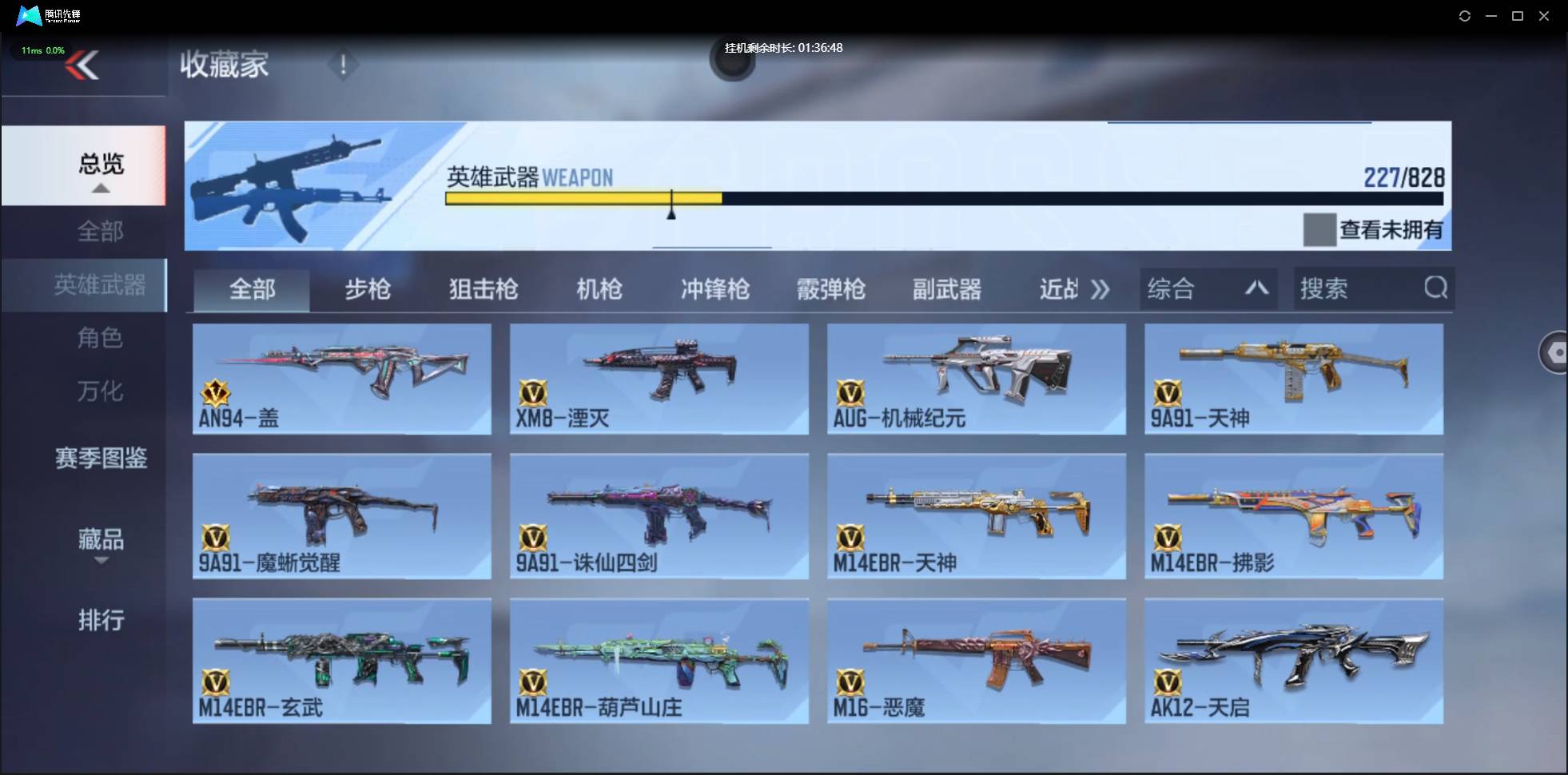
Task: Click the dark round overlay button near top center
Action: point(732,61)
